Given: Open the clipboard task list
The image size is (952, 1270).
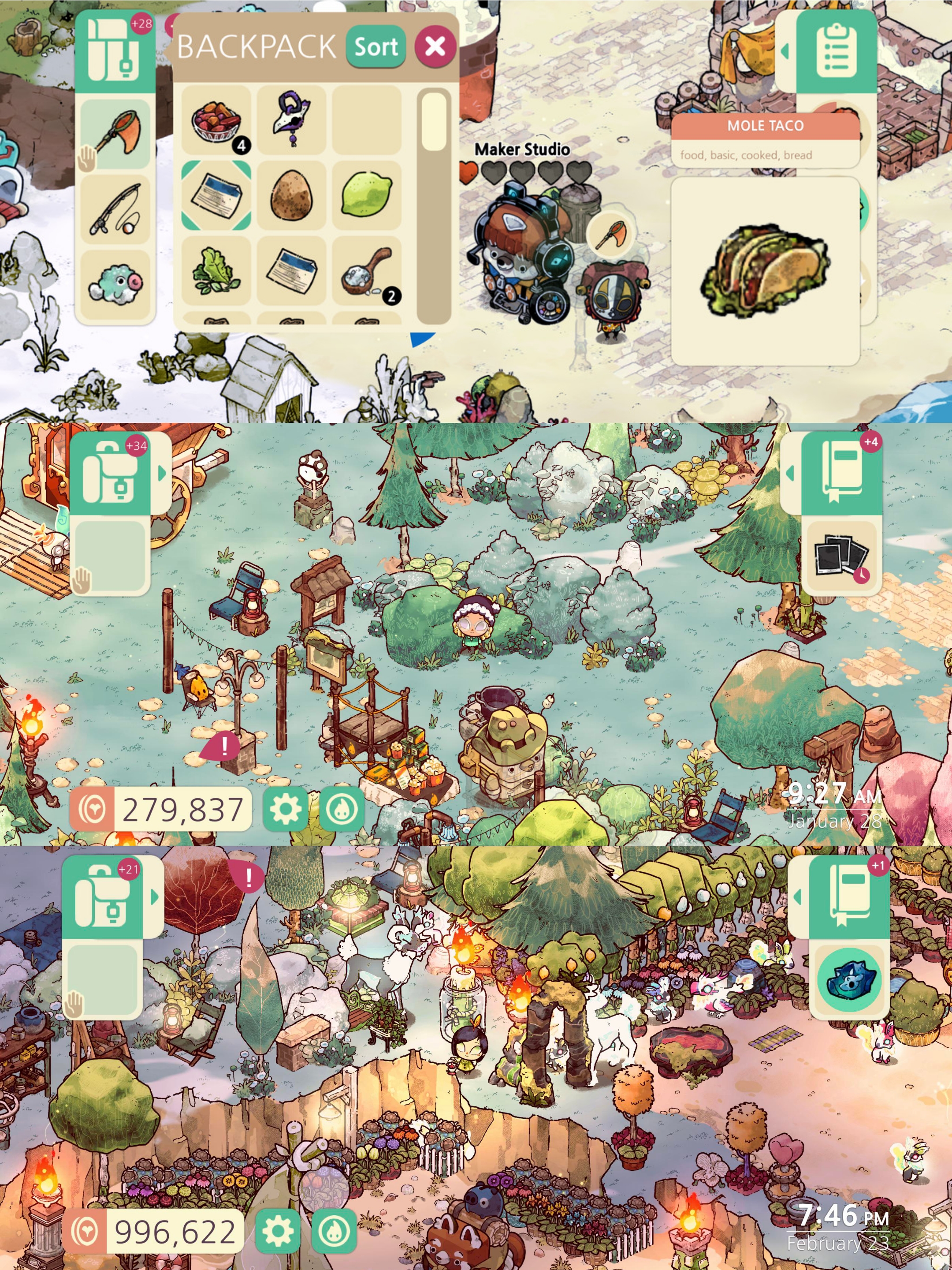Looking at the screenshot, I should click(836, 51).
